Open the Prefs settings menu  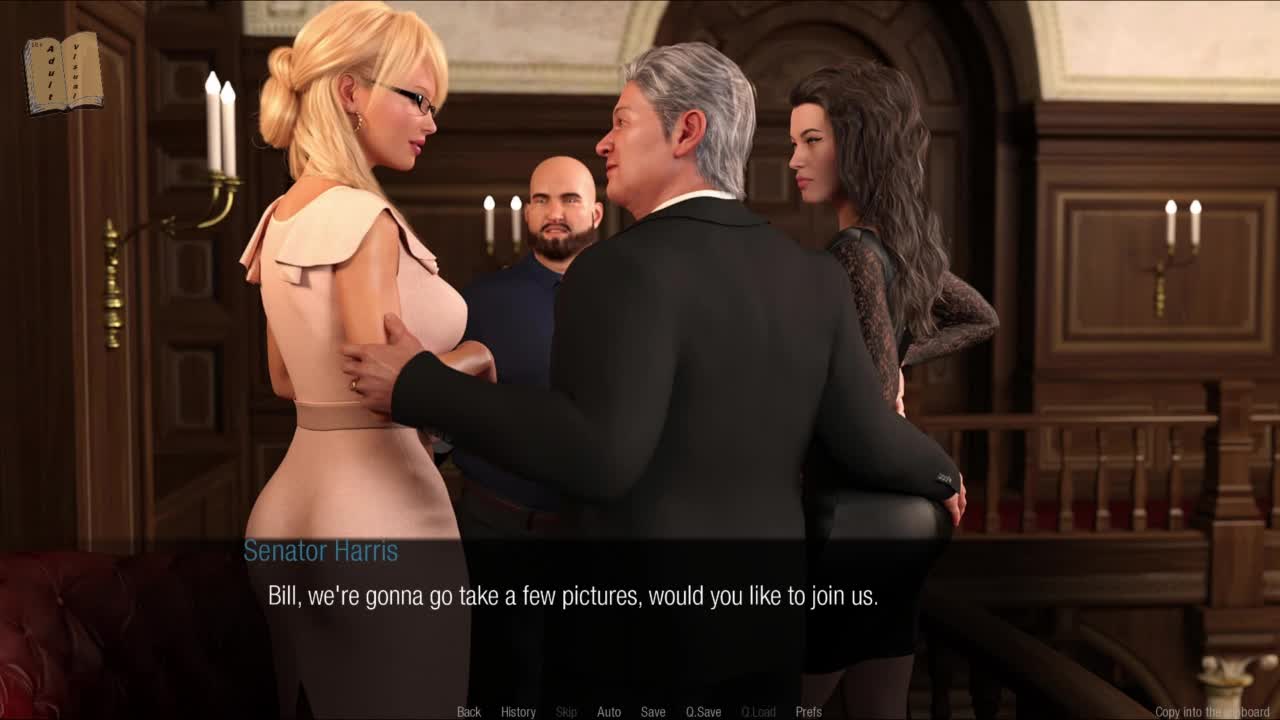pyautogui.click(x=808, y=712)
